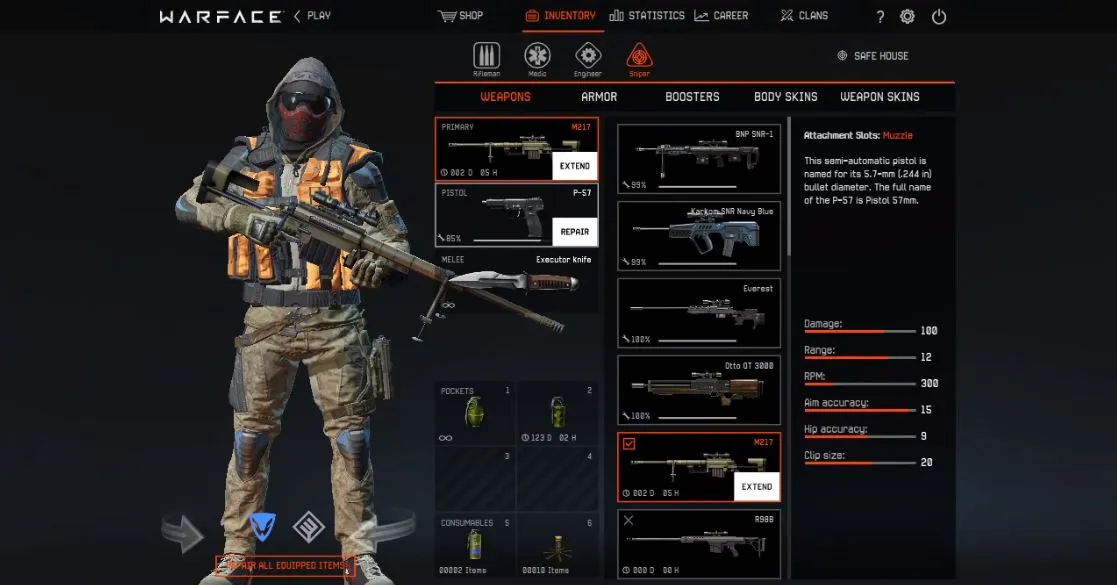The width and height of the screenshot is (1117, 585).
Task: Repair the P-57 pistol
Action: click(x=574, y=231)
